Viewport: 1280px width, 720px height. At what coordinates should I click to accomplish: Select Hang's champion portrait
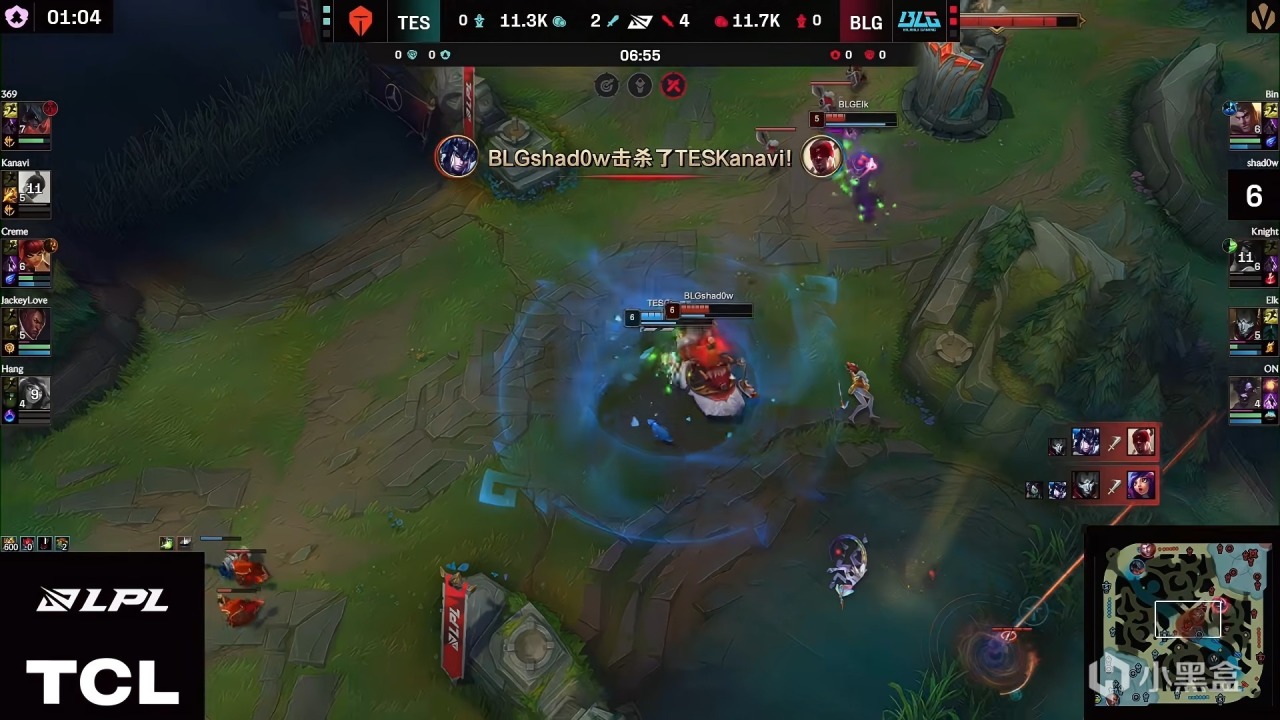point(34,393)
